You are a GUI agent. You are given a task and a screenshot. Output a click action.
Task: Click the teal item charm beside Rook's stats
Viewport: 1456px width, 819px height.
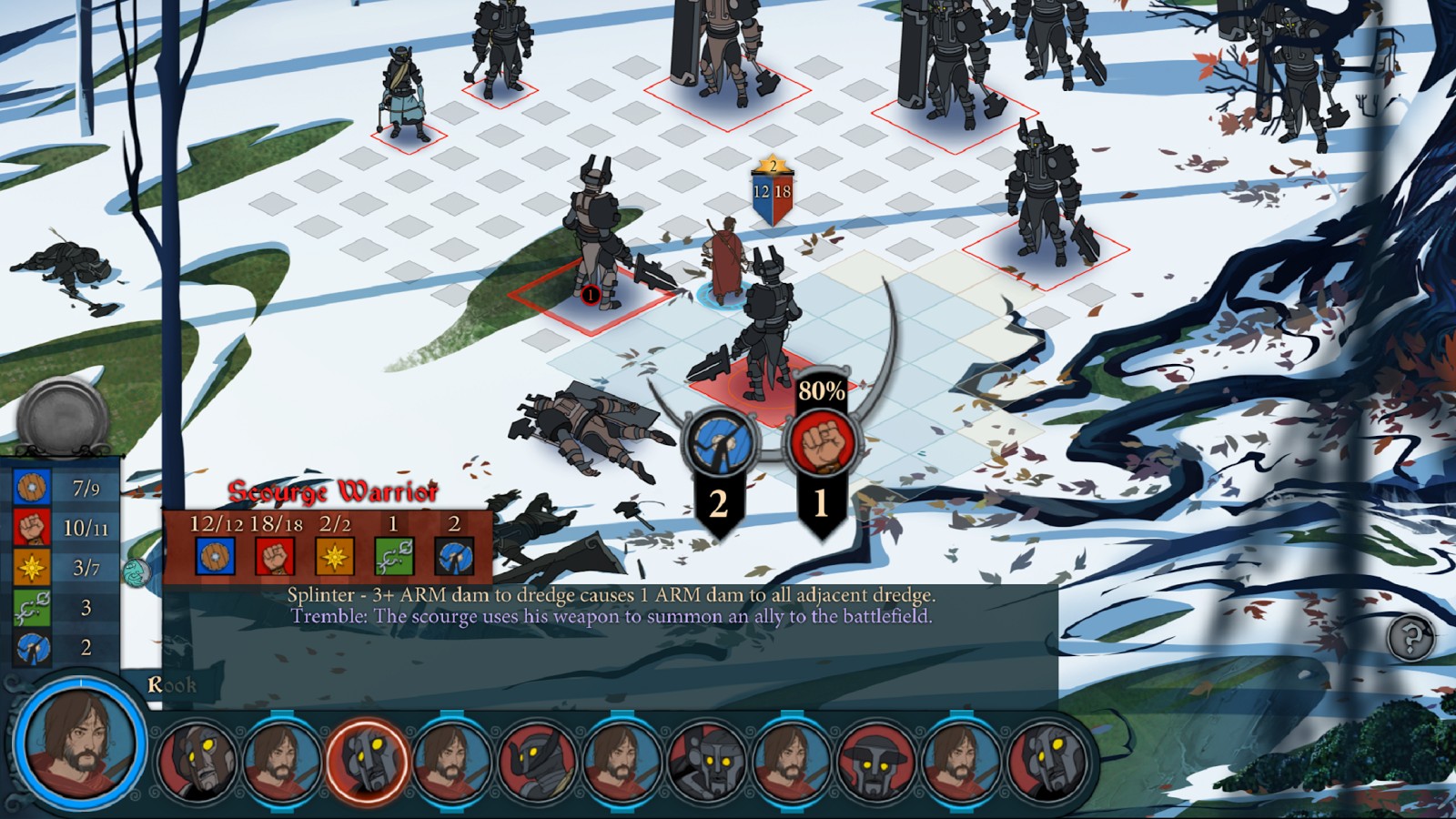[x=136, y=572]
